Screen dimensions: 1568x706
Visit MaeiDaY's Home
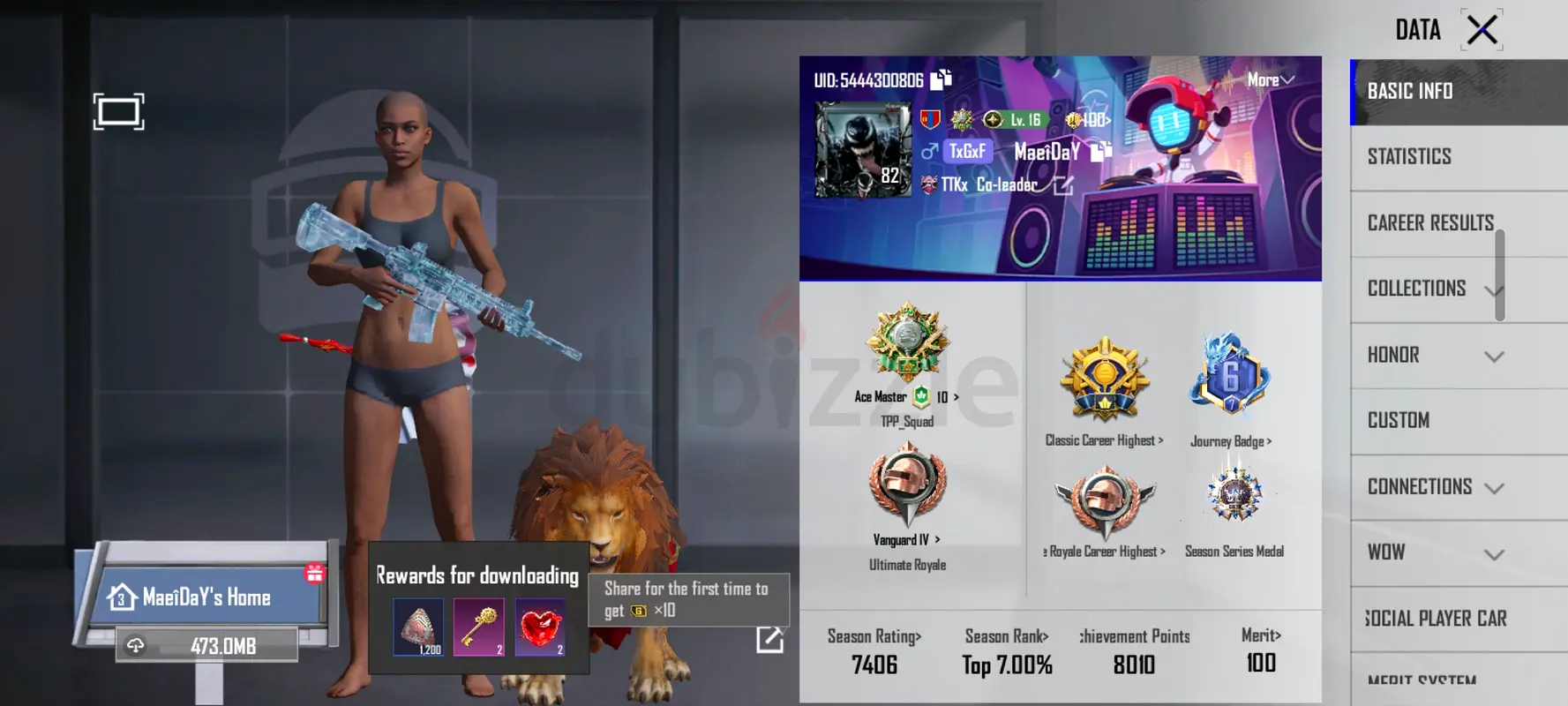[206, 597]
